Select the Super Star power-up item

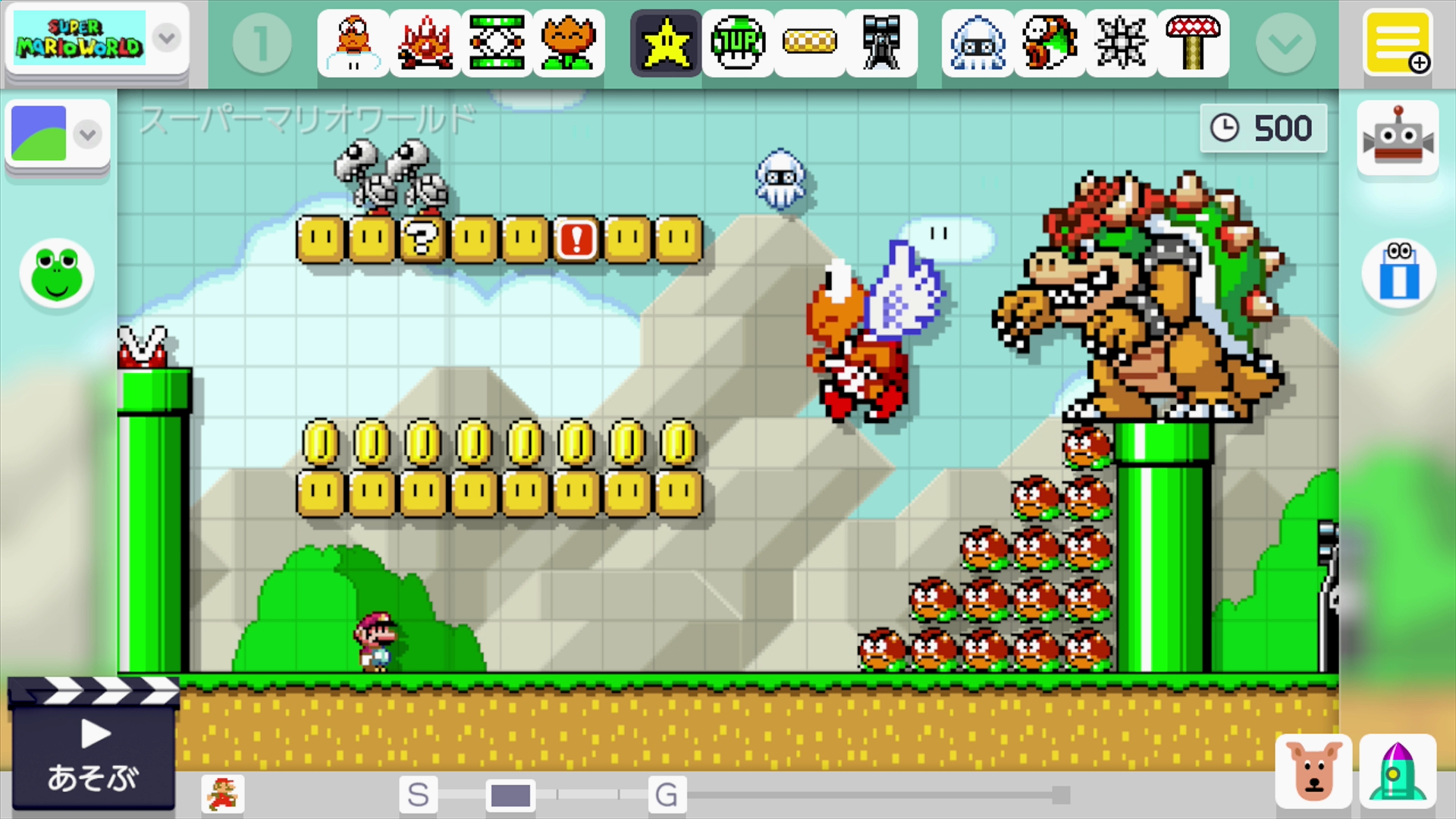click(x=665, y=43)
